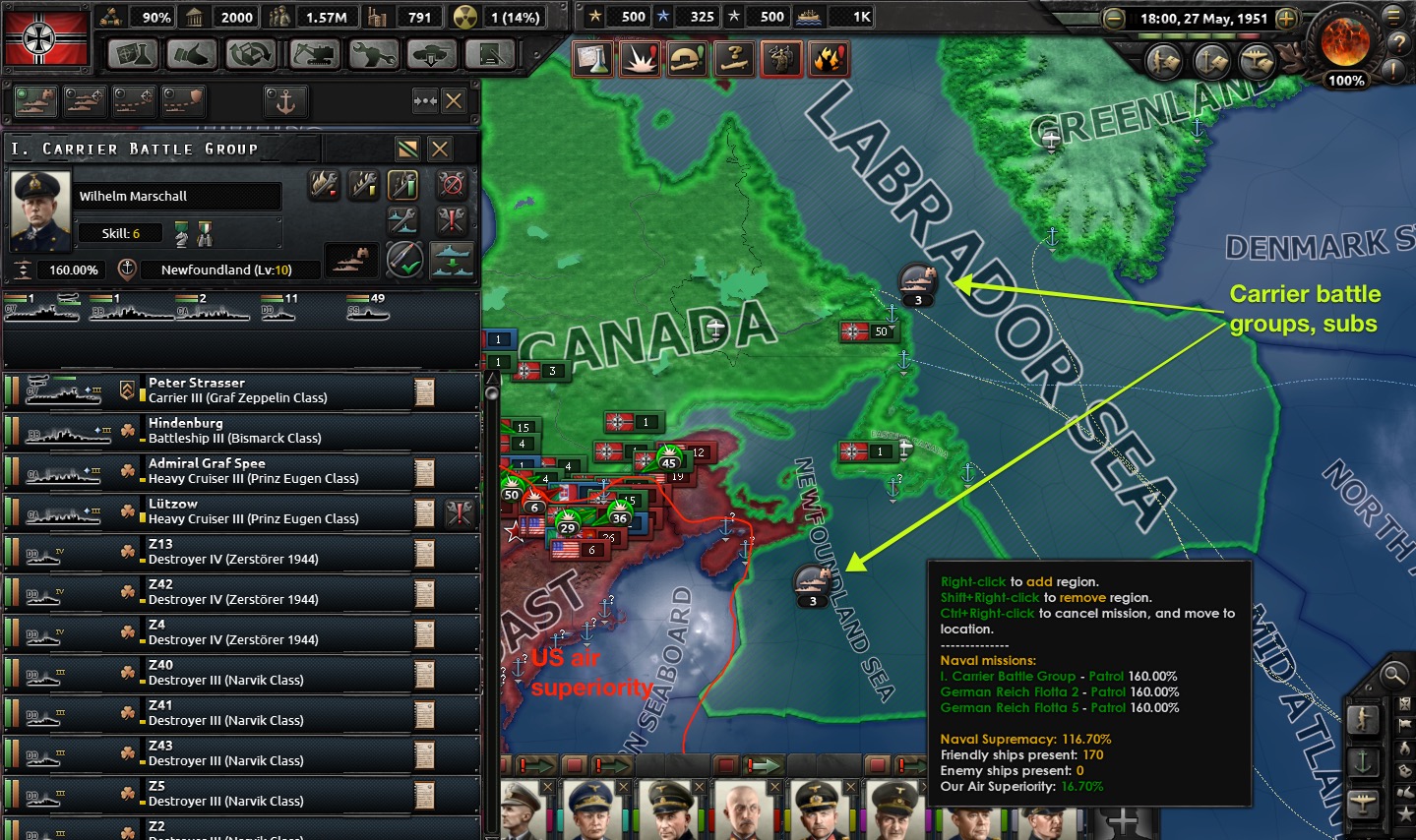Open the Construction crane menu
The height and width of the screenshot is (840, 1416).
point(313,54)
